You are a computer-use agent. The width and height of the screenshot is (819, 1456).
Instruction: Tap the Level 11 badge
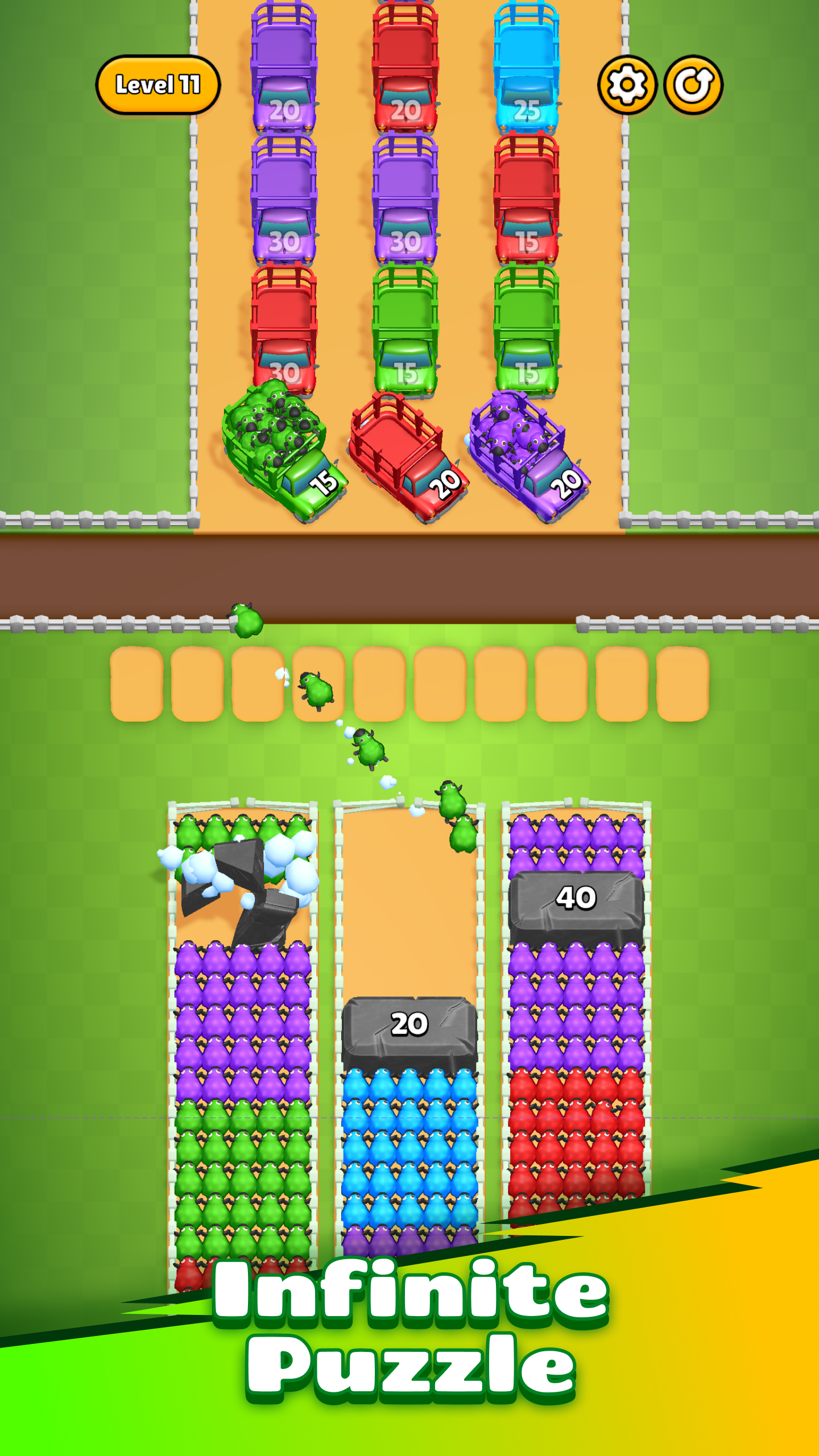click(158, 83)
